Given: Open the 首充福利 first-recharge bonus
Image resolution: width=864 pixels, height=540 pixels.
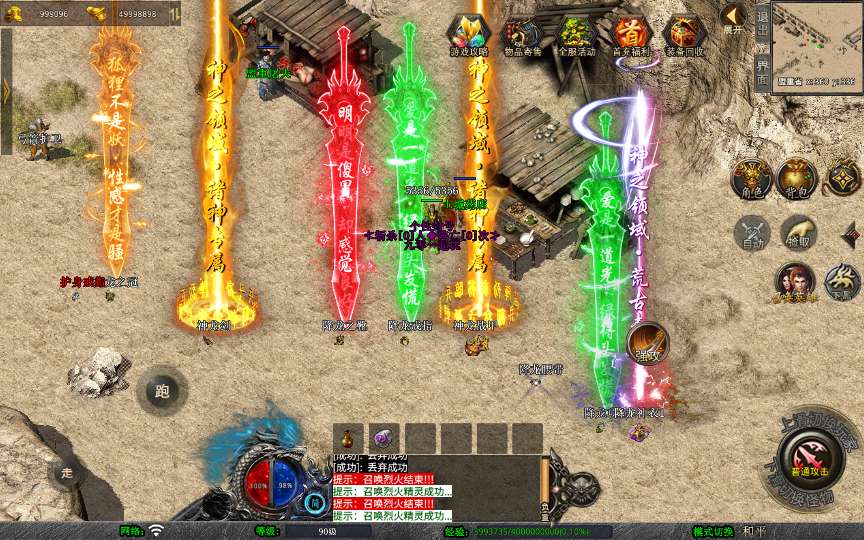Looking at the screenshot, I should click(x=630, y=35).
